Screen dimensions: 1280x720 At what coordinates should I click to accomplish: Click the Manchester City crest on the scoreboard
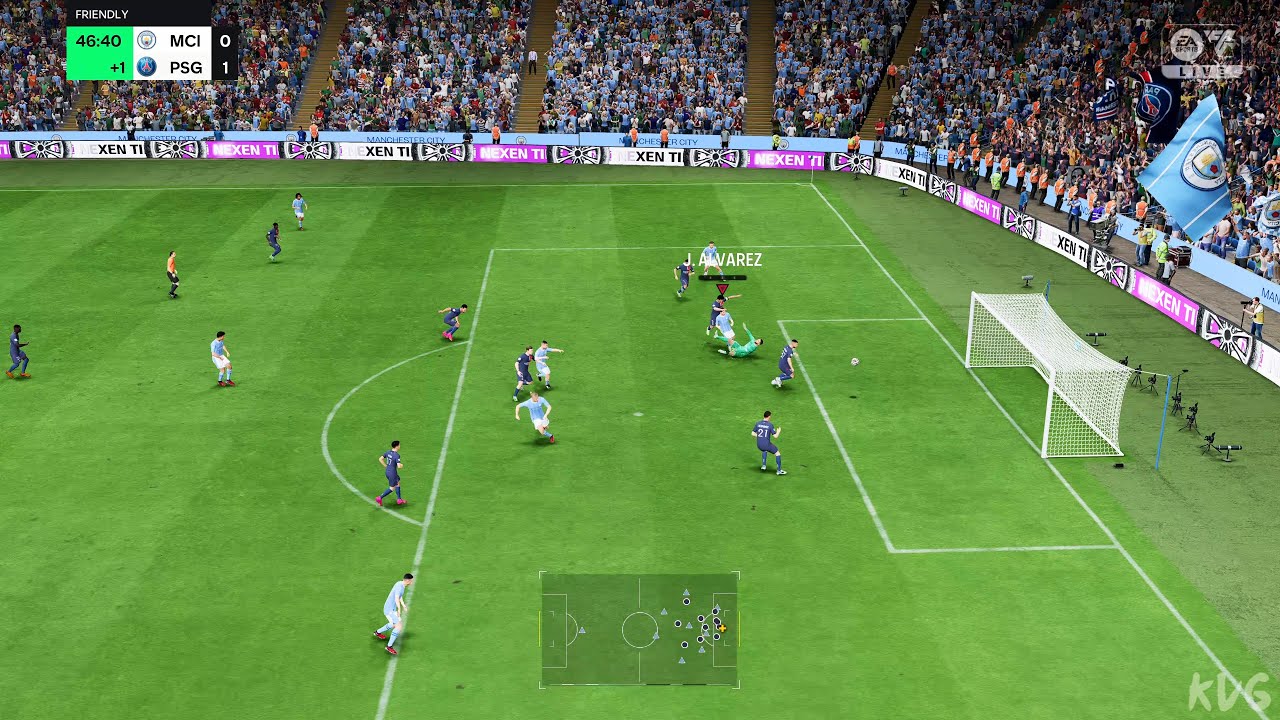[x=146, y=40]
